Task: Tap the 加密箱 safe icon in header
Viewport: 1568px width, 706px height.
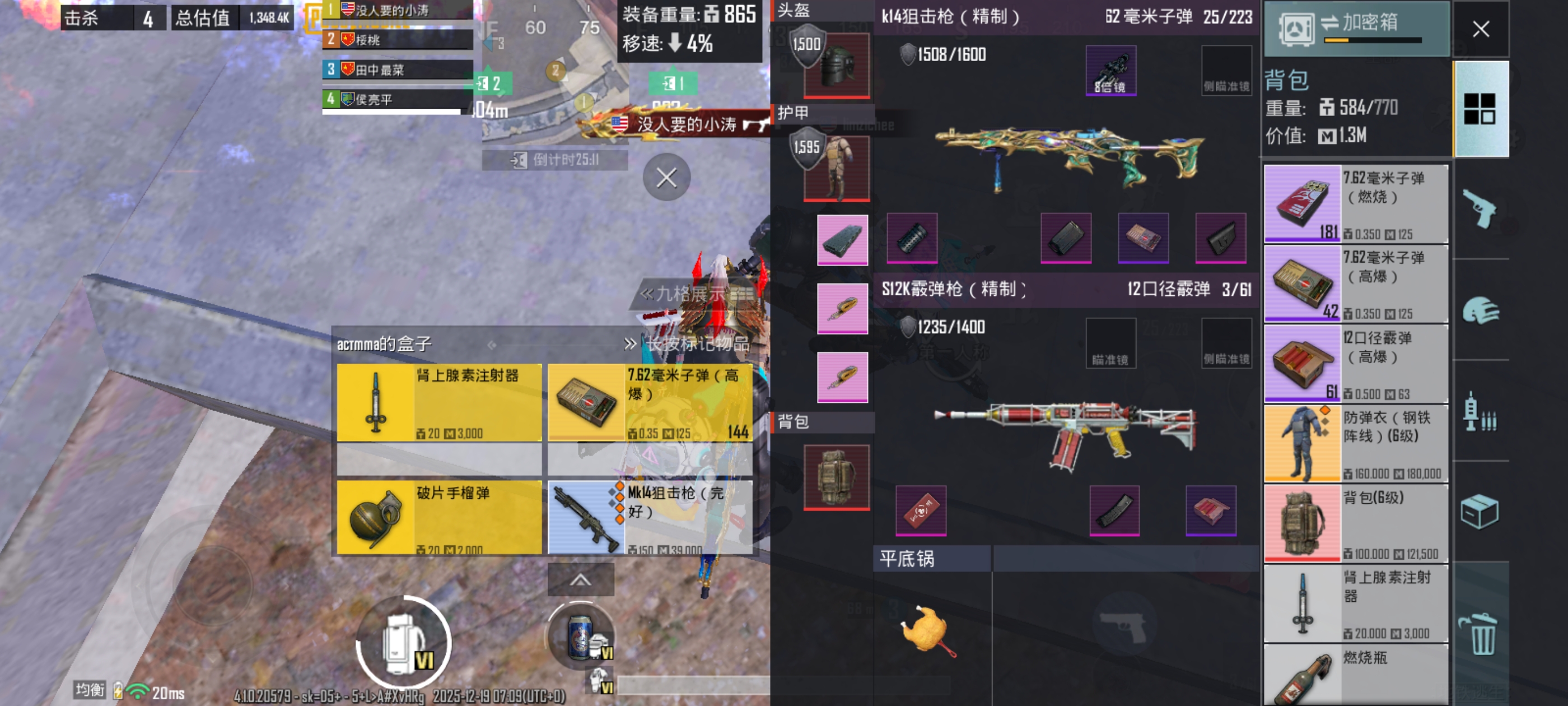Action: point(1297,29)
